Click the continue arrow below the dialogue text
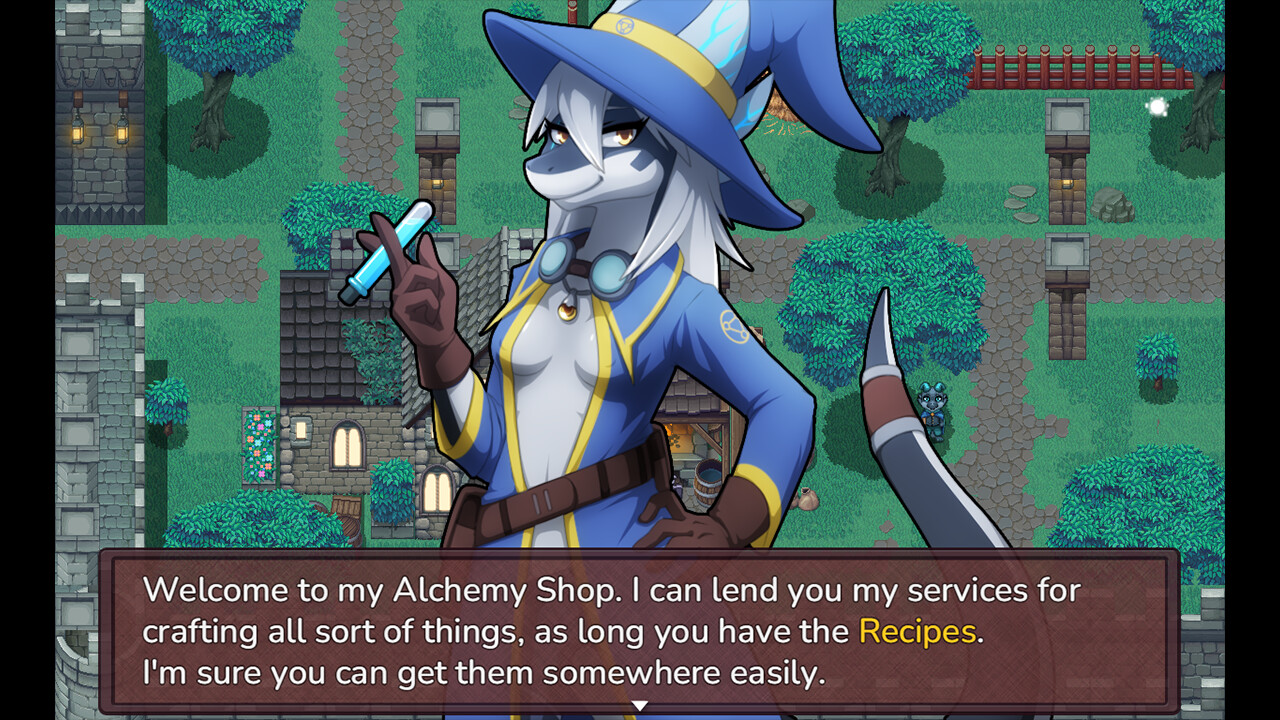The width and height of the screenshot is (1280, 720). [x=640, y=704]
